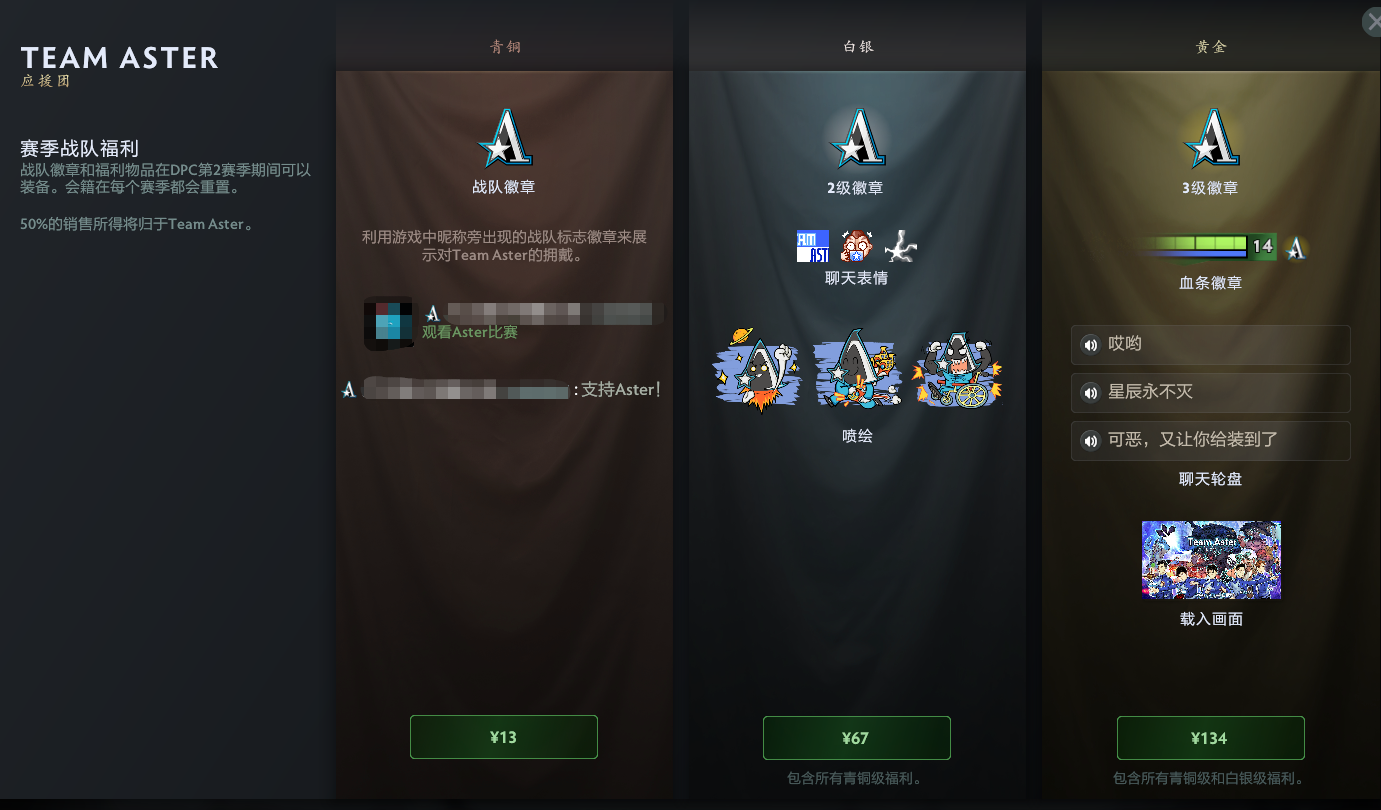Click the health bar showing level 14
This screenshot has width=1381, height=810.
(1207, 246)
